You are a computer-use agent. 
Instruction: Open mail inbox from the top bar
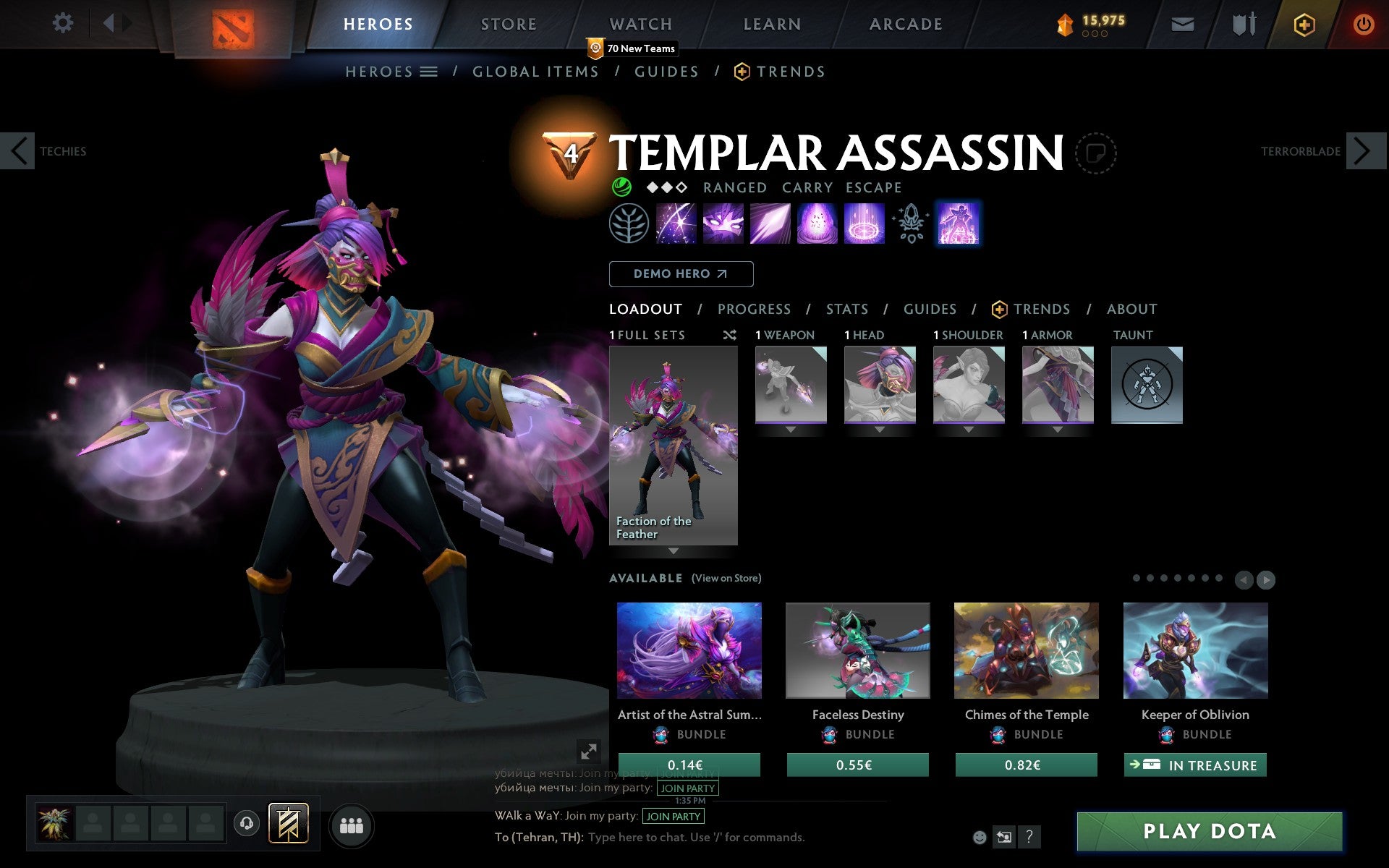click(1182, 23)
